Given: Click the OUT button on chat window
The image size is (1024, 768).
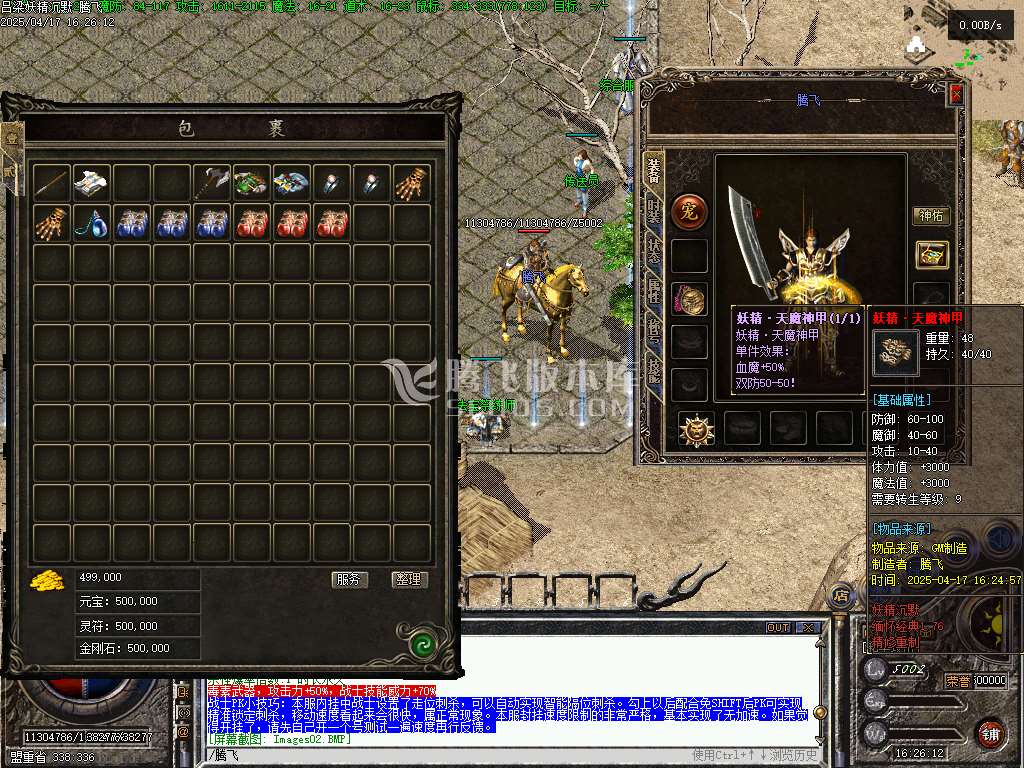Looking at the screenshot, I should [778, 628].
